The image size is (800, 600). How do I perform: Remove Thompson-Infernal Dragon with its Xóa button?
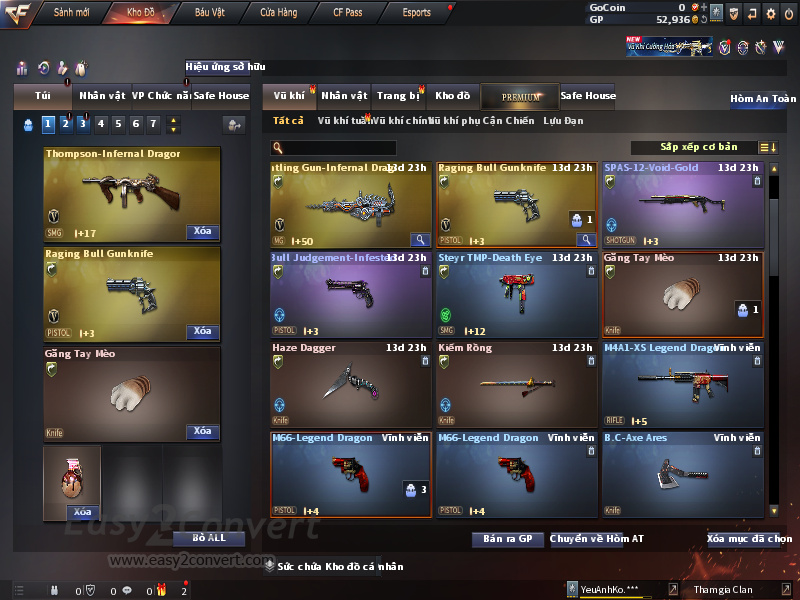pos(202,232)
